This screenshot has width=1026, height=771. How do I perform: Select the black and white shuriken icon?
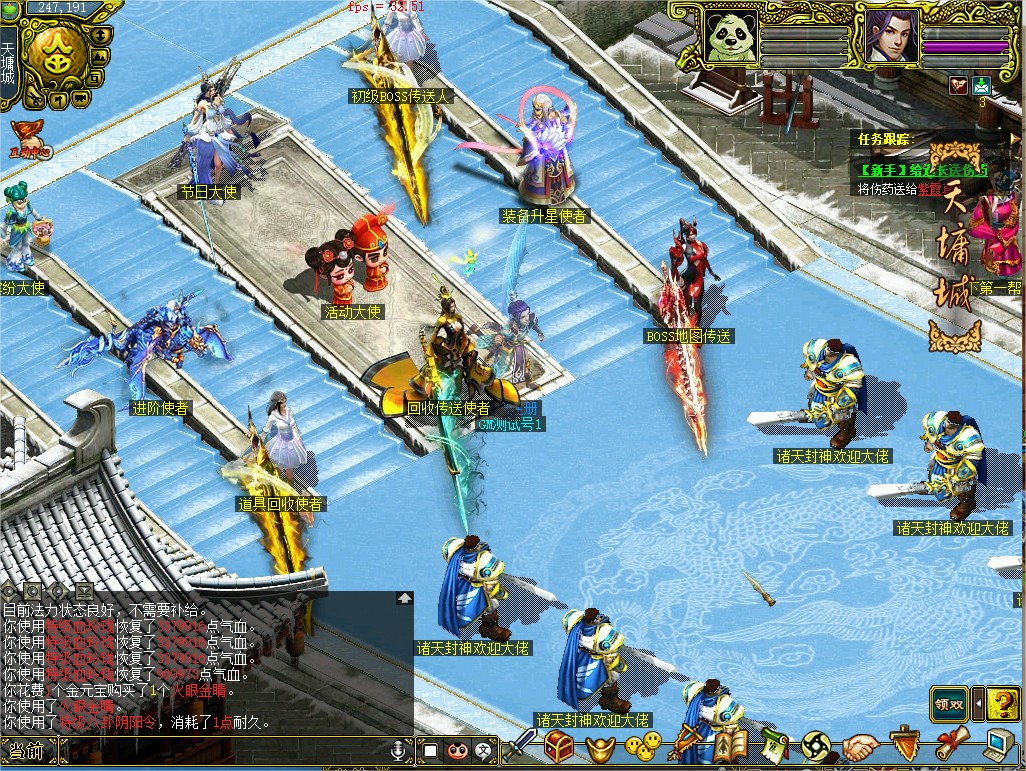(816, 746)
